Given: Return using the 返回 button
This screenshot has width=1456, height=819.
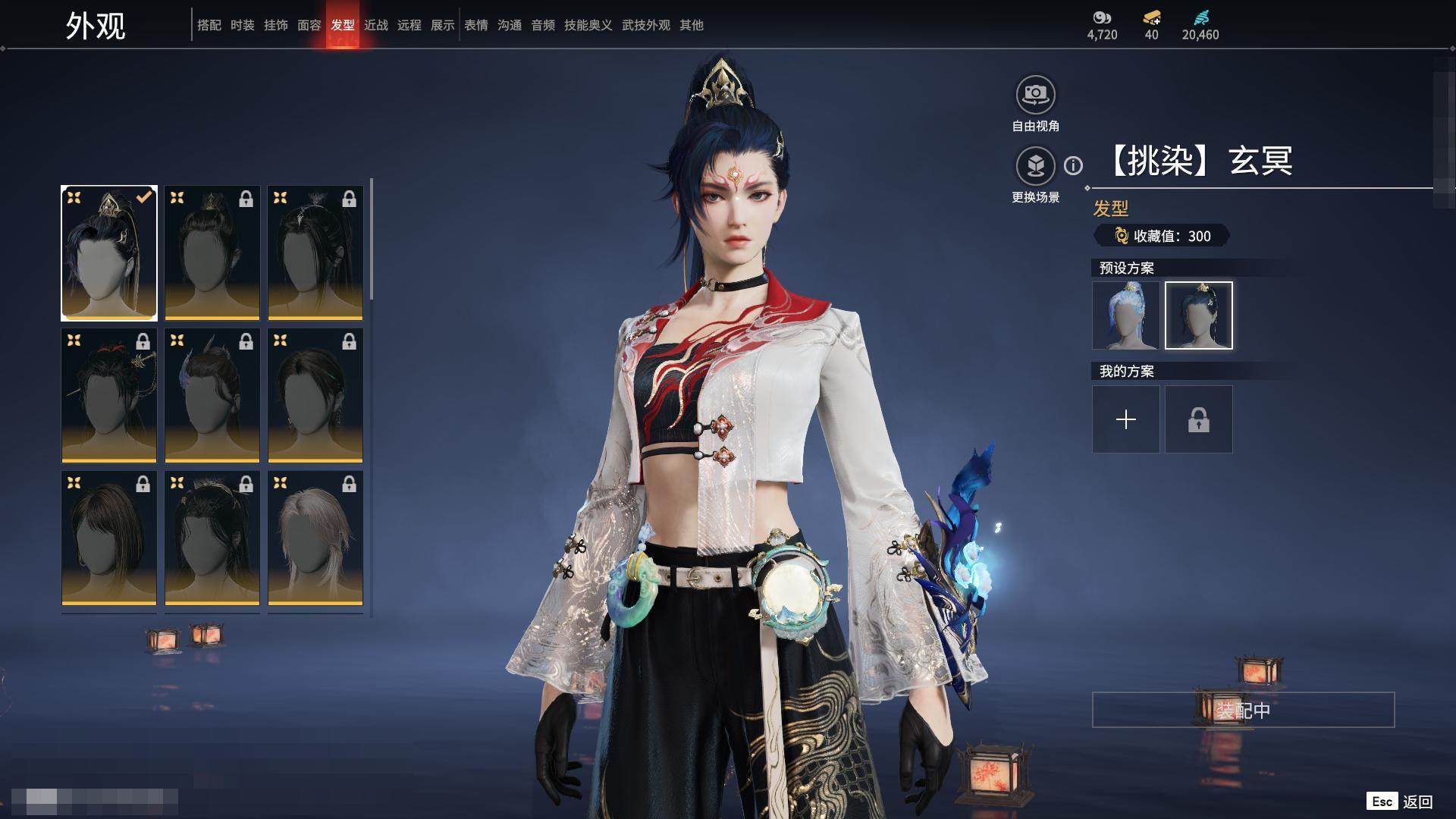Looking at the screenshot, I should [x=1417, y=802].
